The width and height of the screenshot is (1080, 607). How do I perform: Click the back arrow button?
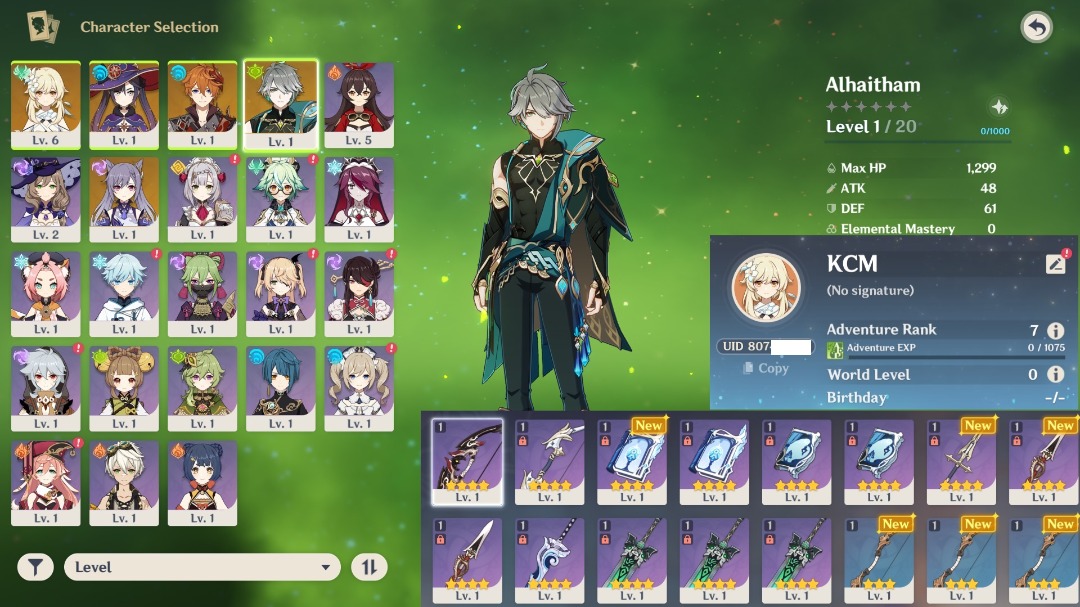click(x=1036, y=27)
